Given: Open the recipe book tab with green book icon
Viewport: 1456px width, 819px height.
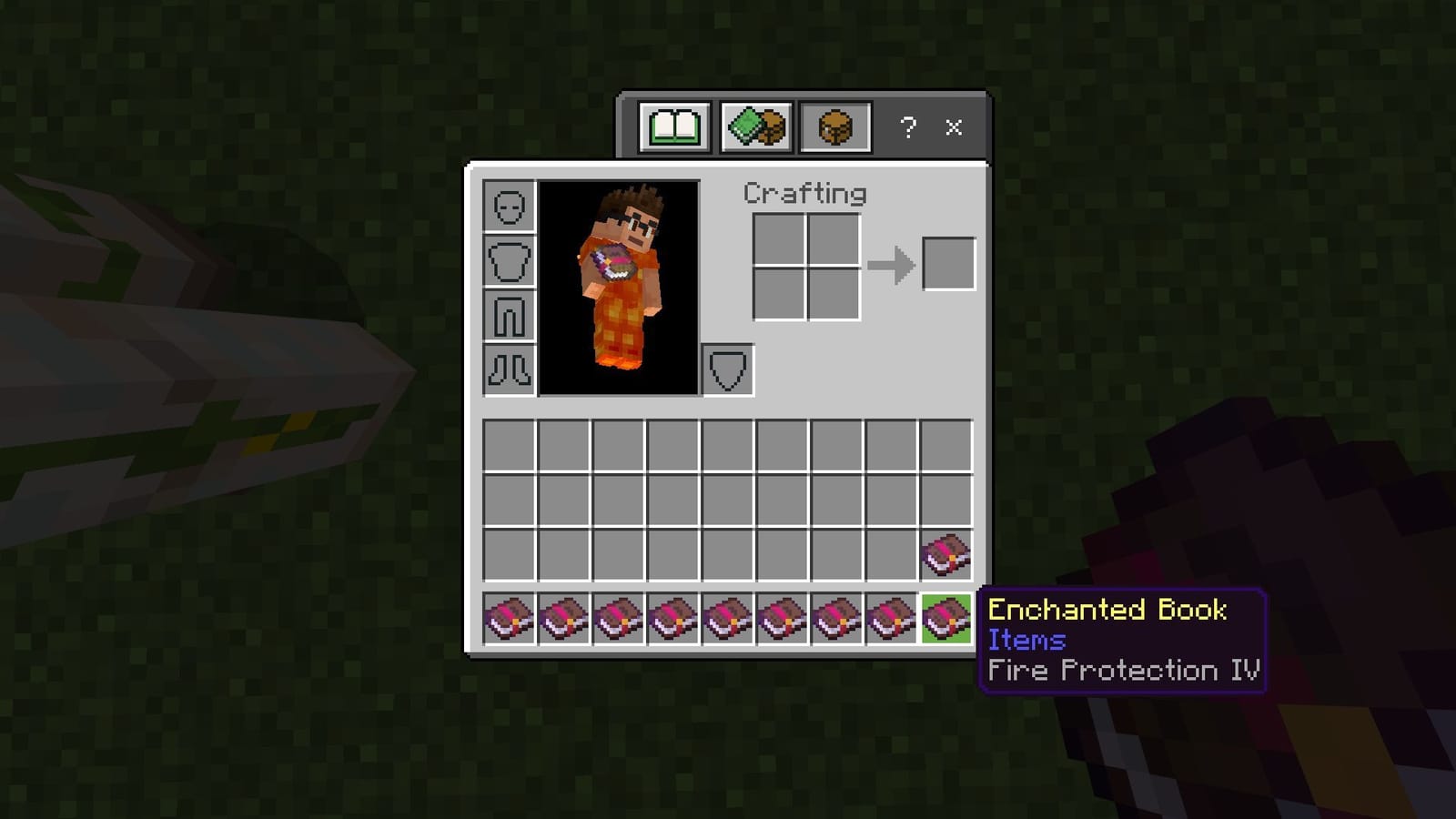Looking at the screenshot, I should [x=675, y=127].
